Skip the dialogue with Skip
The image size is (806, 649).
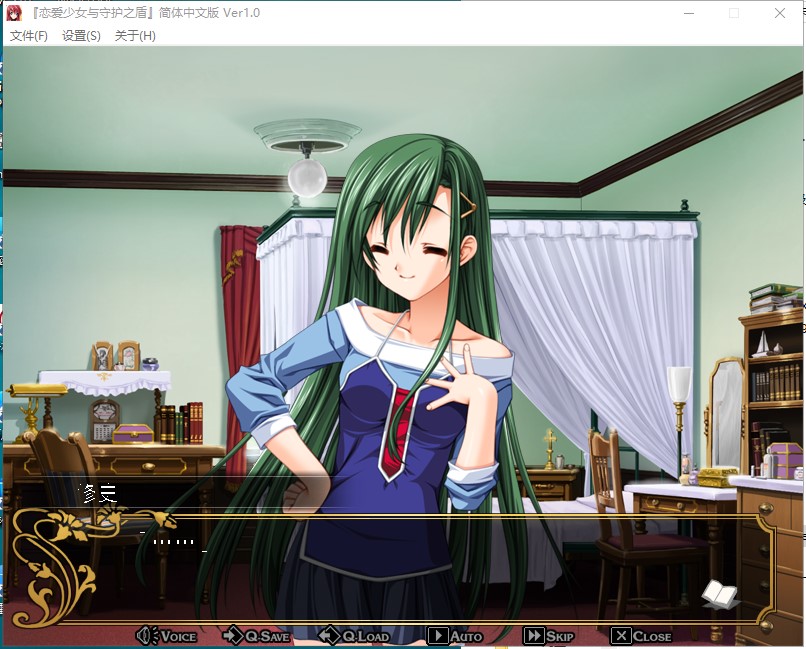549,636
